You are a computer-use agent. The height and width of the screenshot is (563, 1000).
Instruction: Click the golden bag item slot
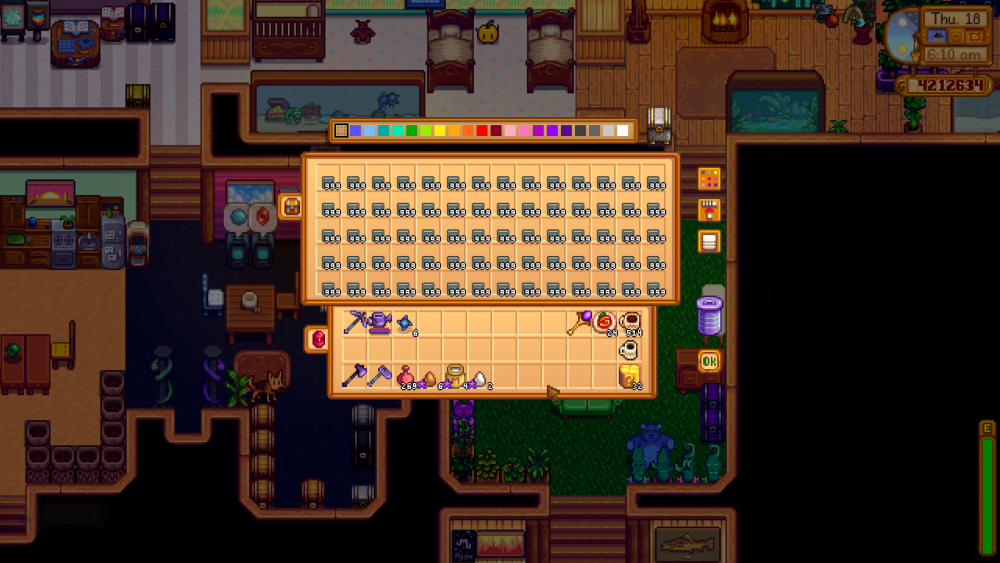(455, 376)
